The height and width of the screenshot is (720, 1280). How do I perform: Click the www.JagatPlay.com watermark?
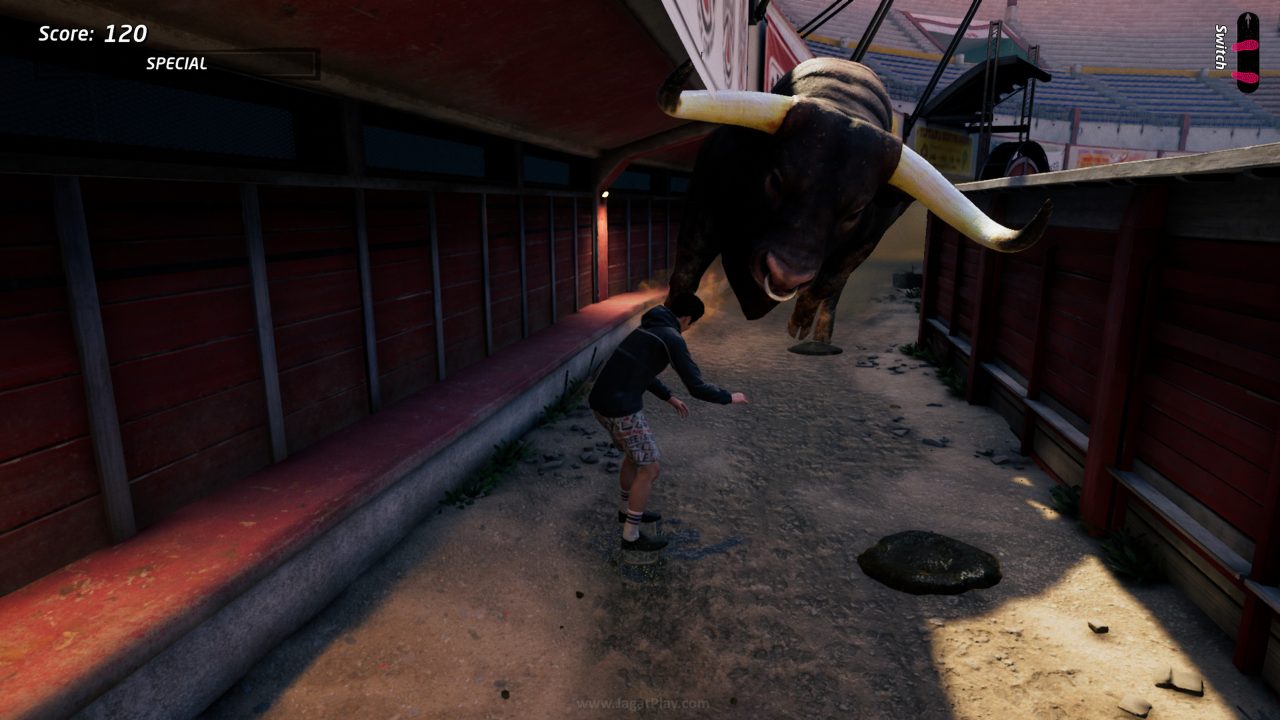[640, 704]
